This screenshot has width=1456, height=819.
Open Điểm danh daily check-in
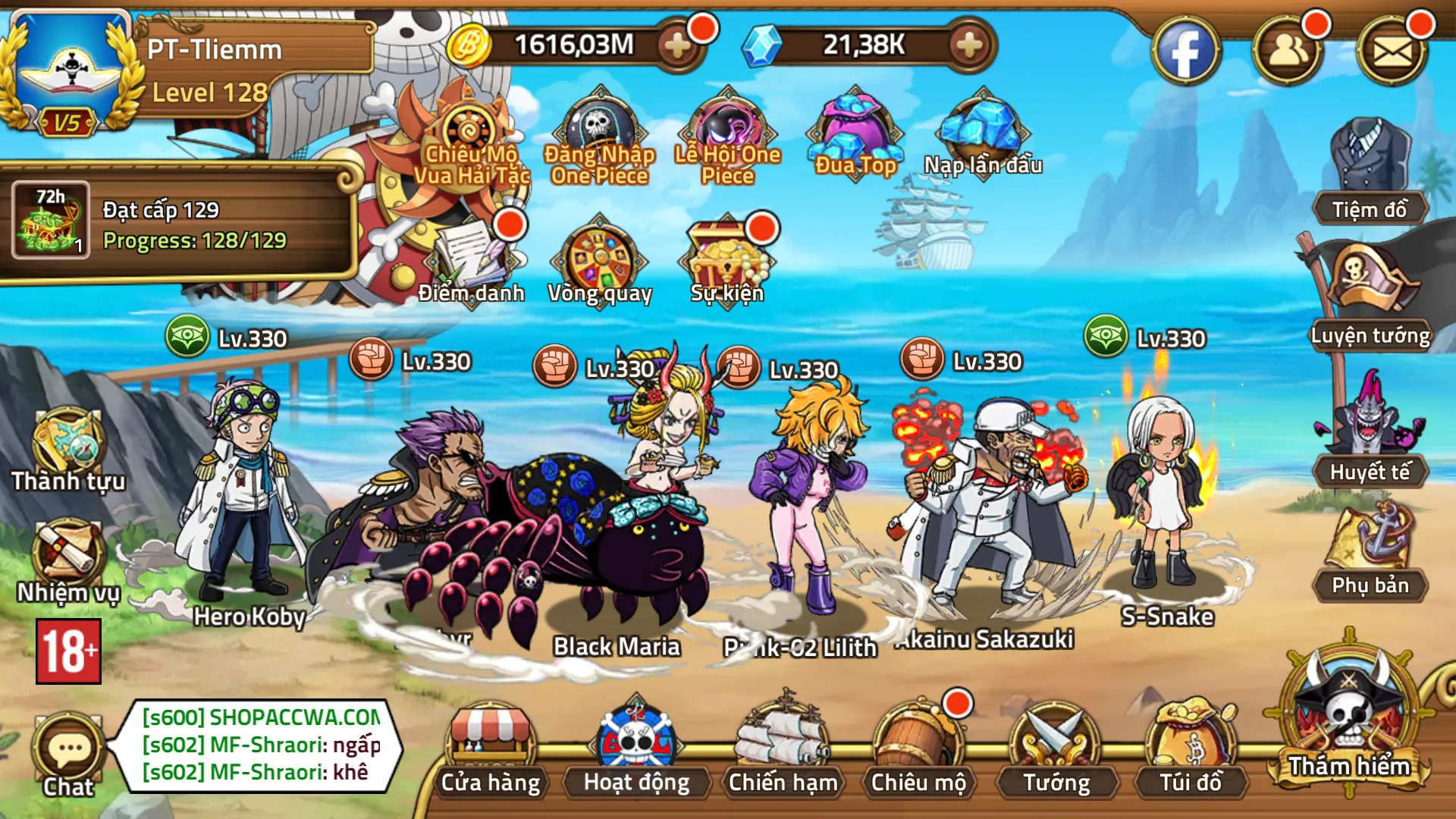pos(471,262)
